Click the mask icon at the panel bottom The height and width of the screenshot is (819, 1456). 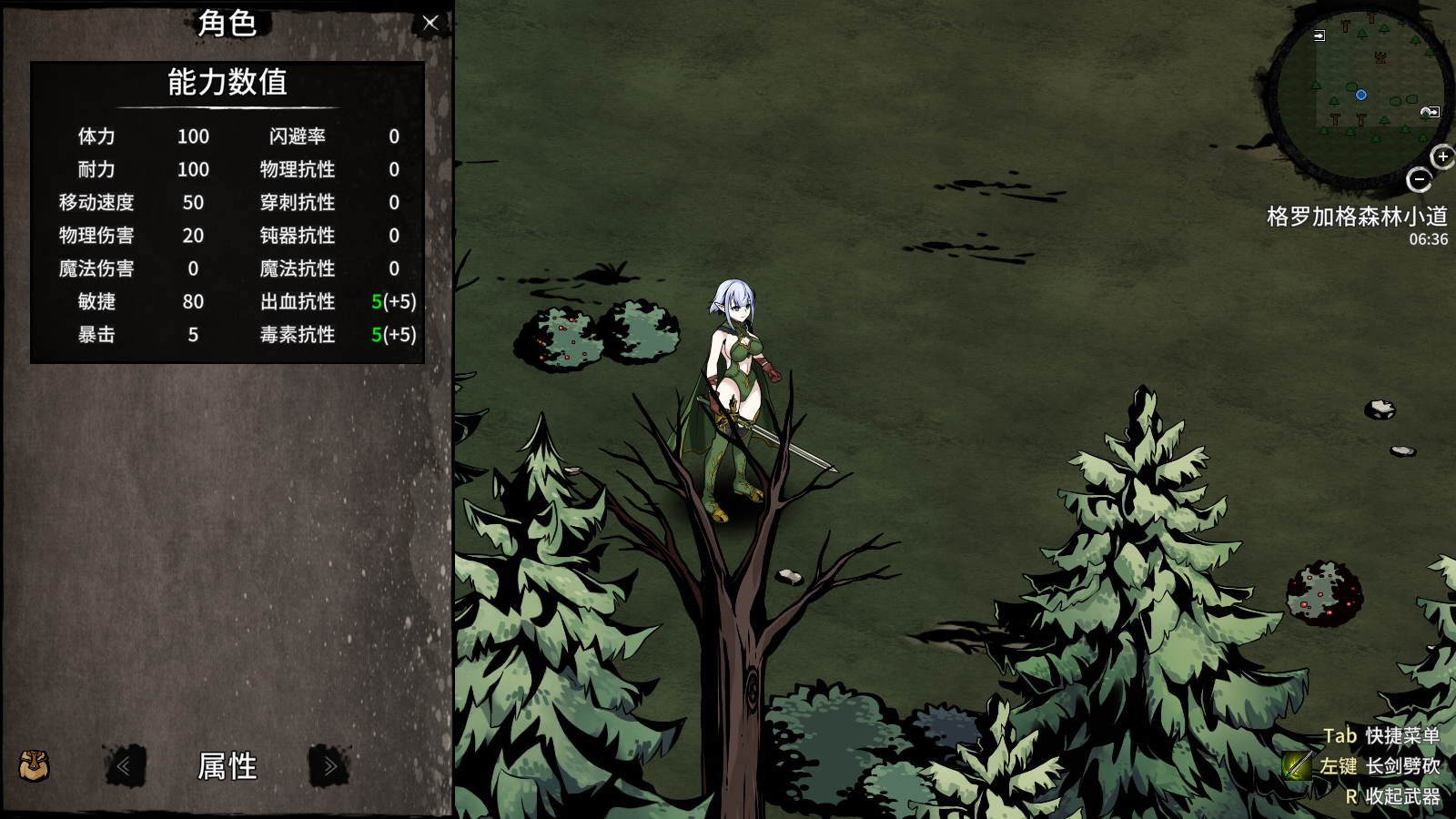click(x=35, y=765)
